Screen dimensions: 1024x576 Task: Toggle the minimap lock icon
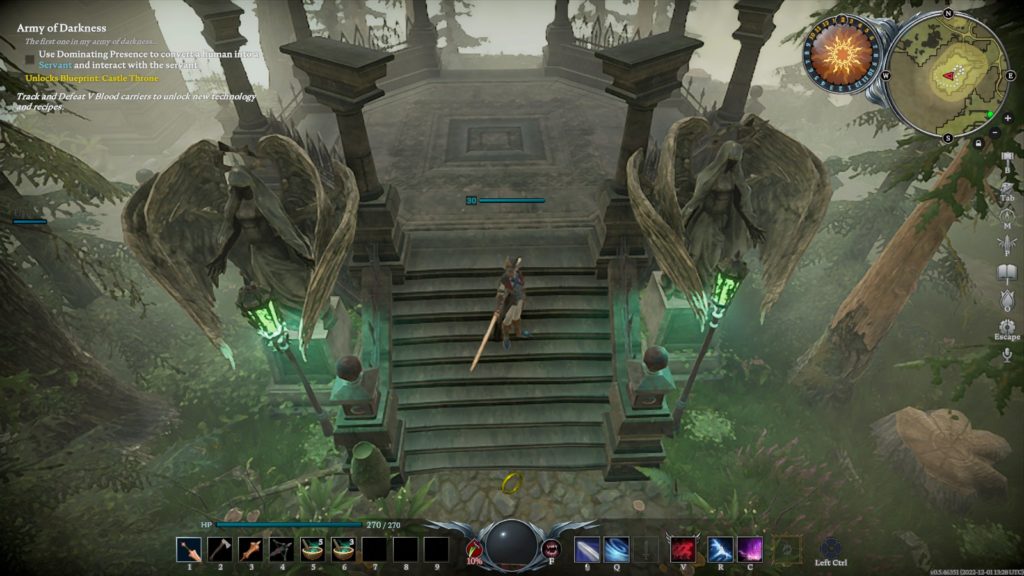point(979,144)
